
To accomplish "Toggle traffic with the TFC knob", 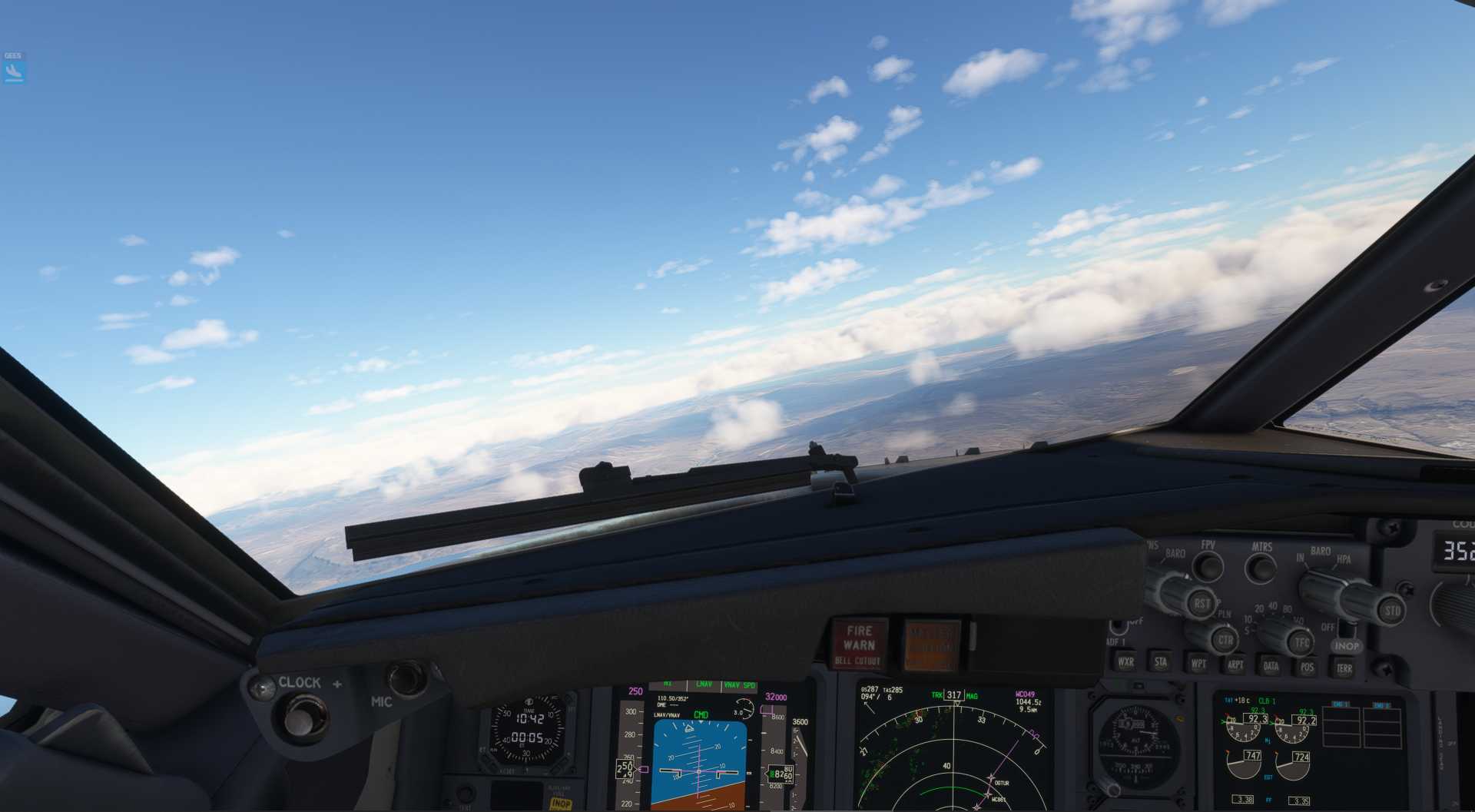I will 1301,641.
